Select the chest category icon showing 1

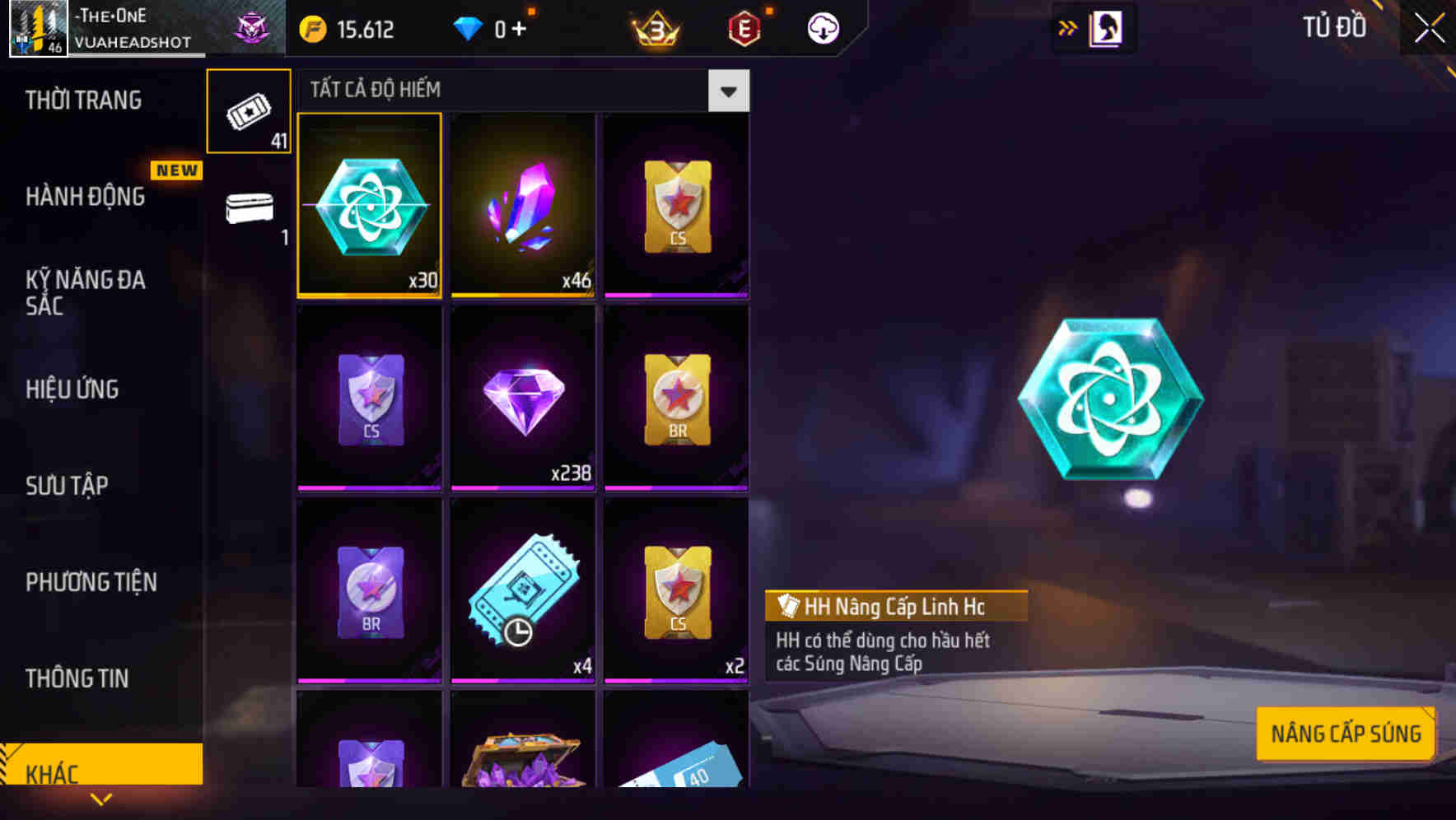pos(249,210)
